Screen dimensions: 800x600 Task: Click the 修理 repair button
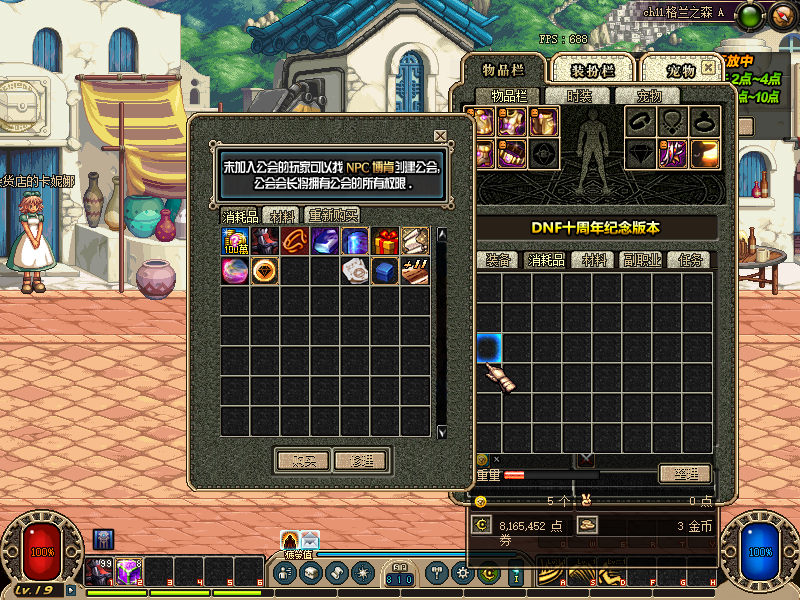(360, 461)
